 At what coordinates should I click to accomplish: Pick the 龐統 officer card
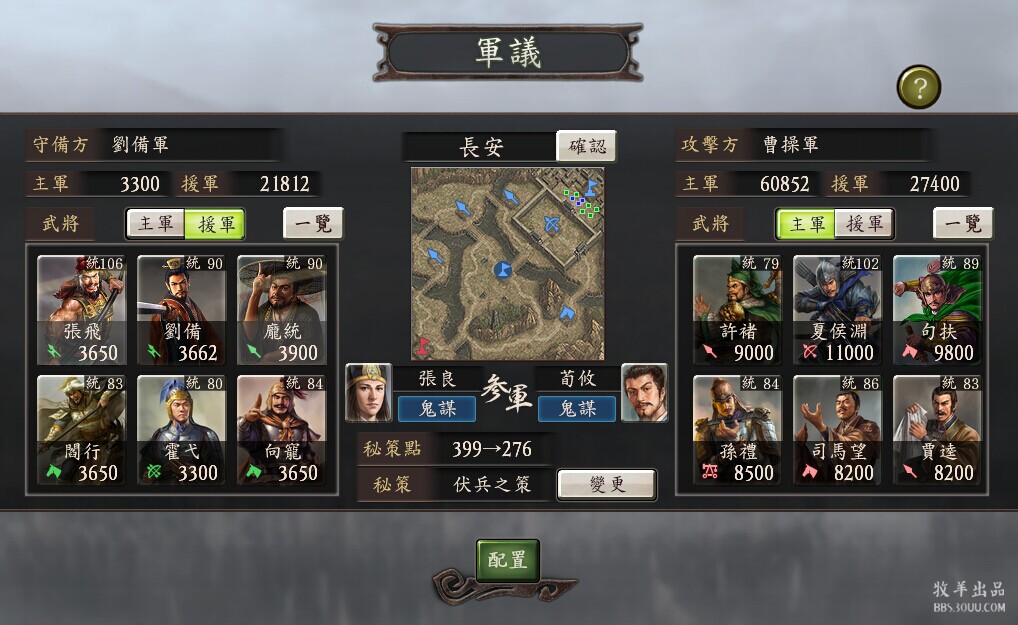282,310
